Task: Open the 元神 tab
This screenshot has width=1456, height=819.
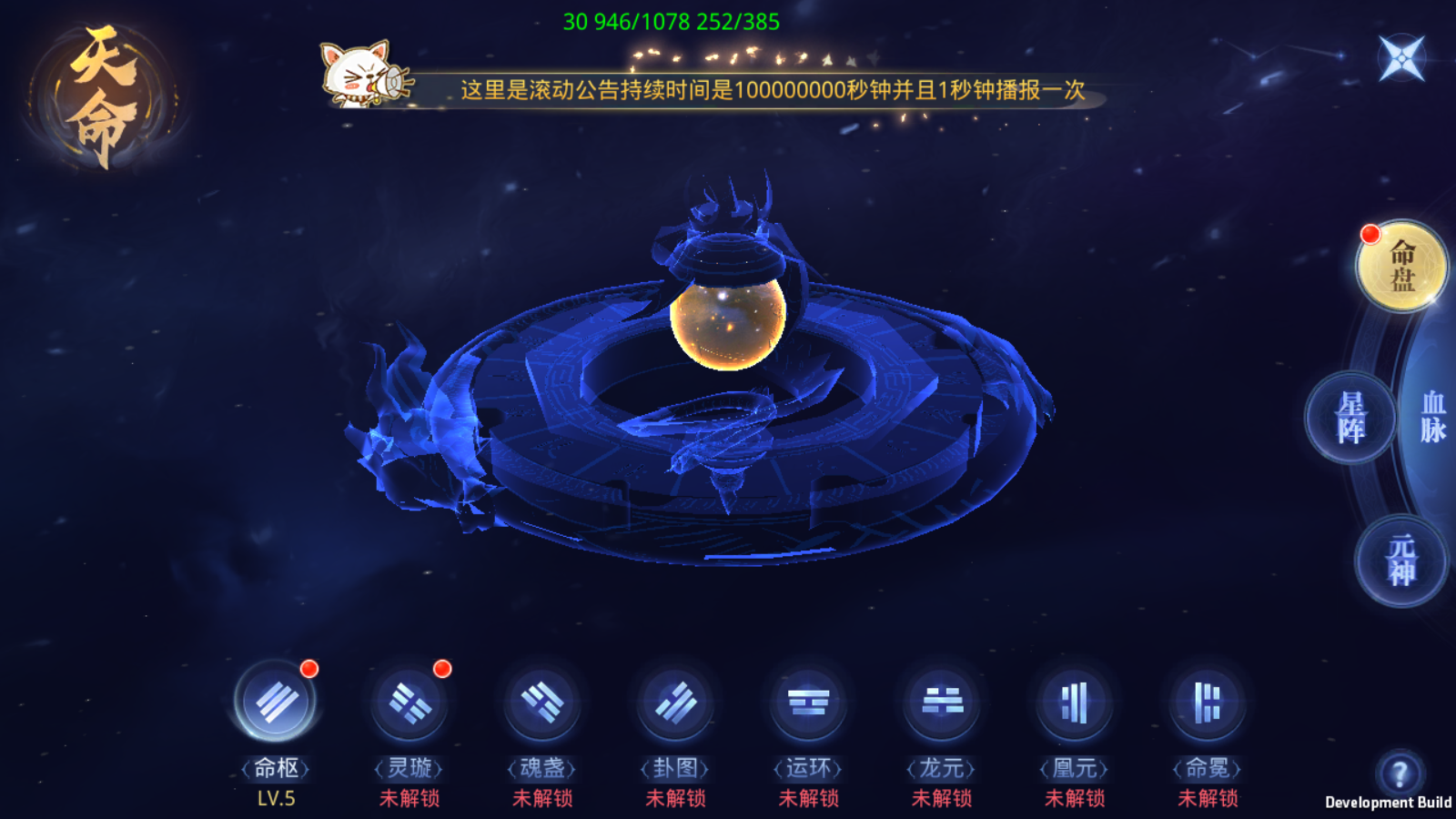Action: pyautogui.click(x=1401, y=560)
